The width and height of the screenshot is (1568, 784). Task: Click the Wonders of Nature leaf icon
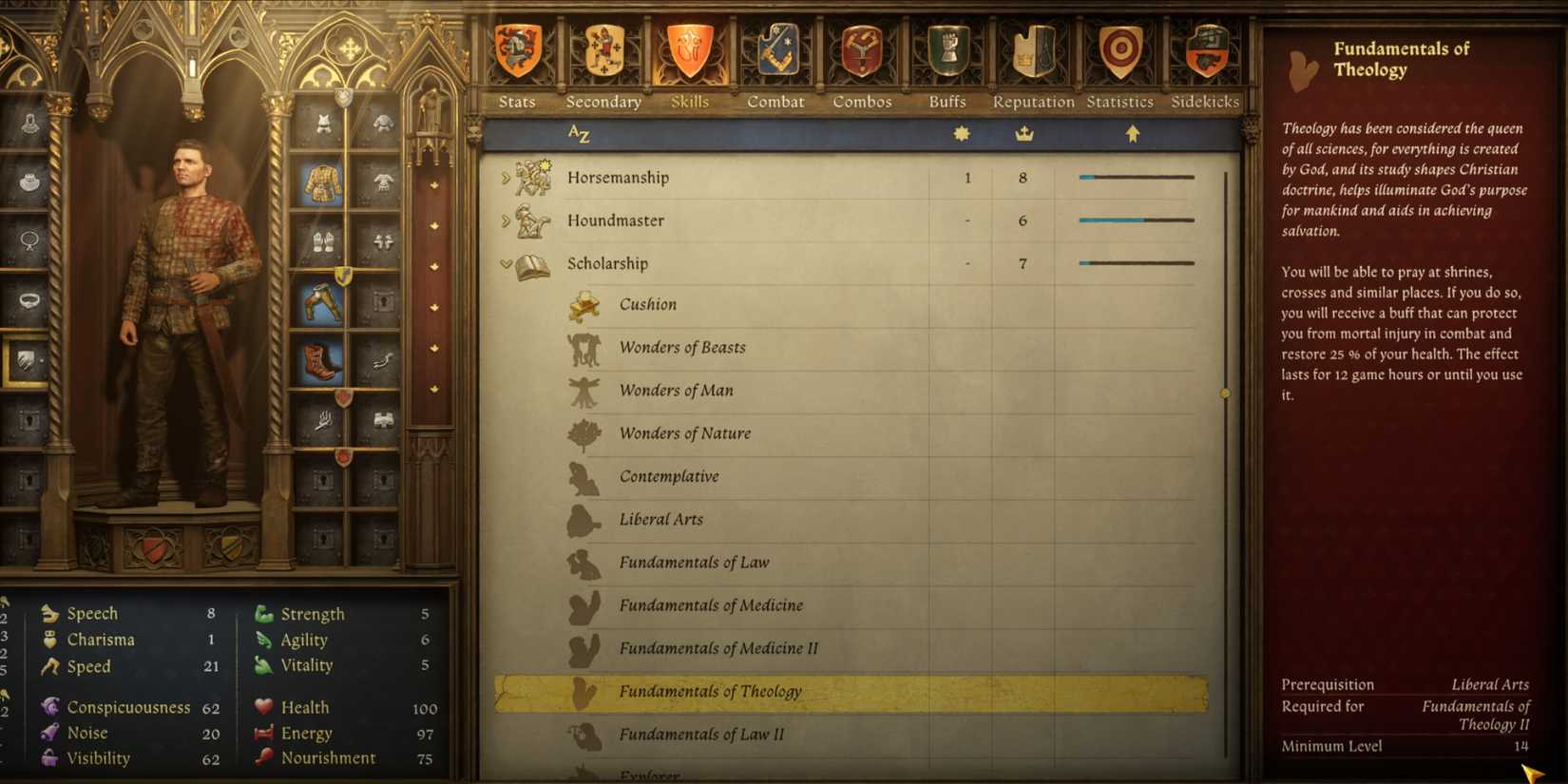583,433
